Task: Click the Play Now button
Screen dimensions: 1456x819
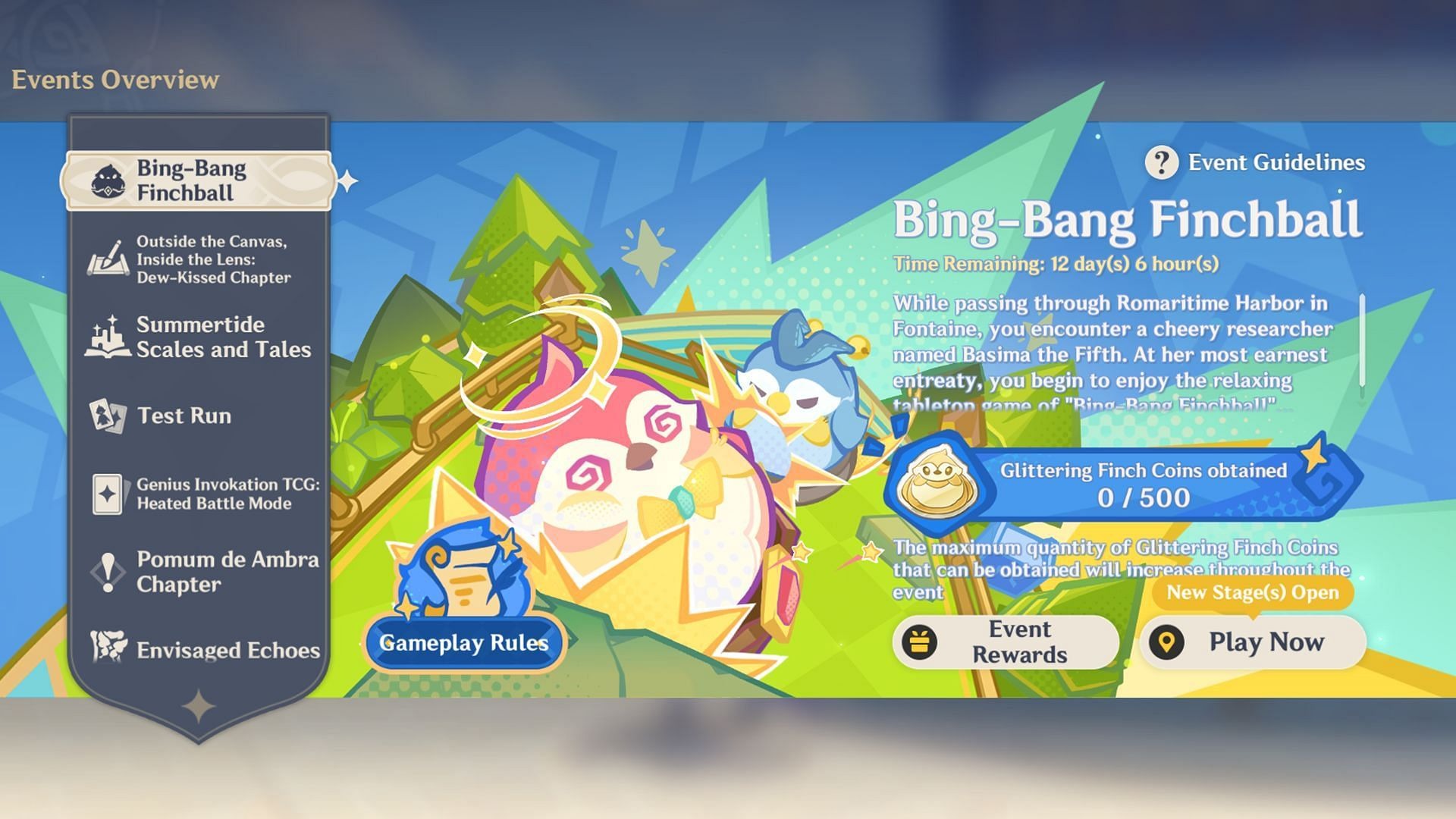Action: 1255,642
